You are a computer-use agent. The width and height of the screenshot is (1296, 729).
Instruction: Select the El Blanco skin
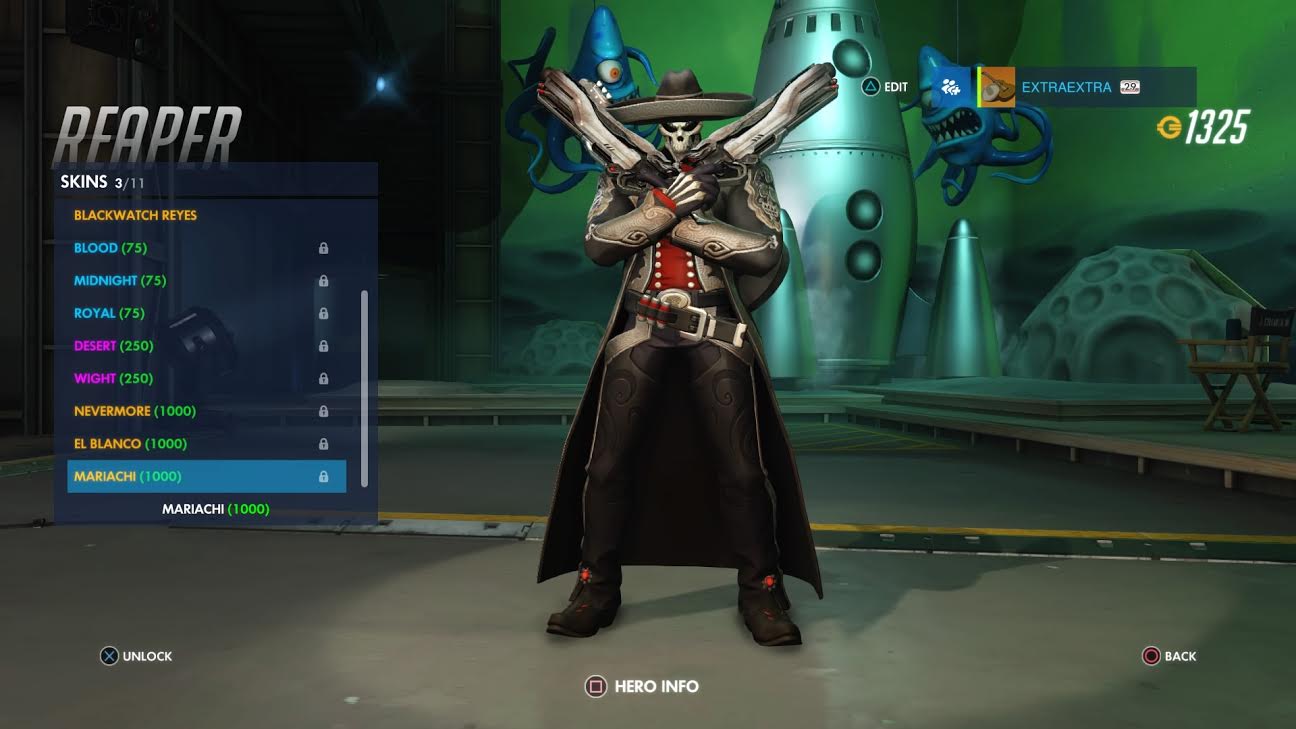(131, 444)
